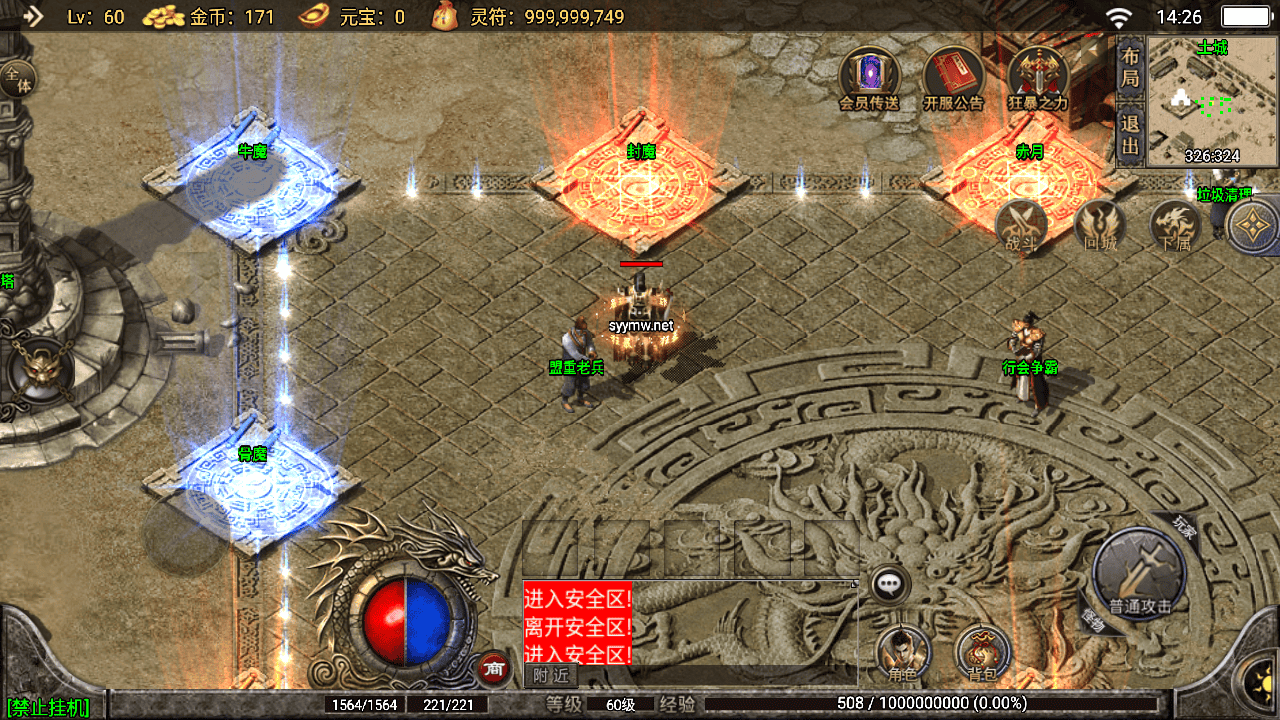Open the 角色 character sheet
This screenshot has width=1280, height=720.
coord(903,653)
